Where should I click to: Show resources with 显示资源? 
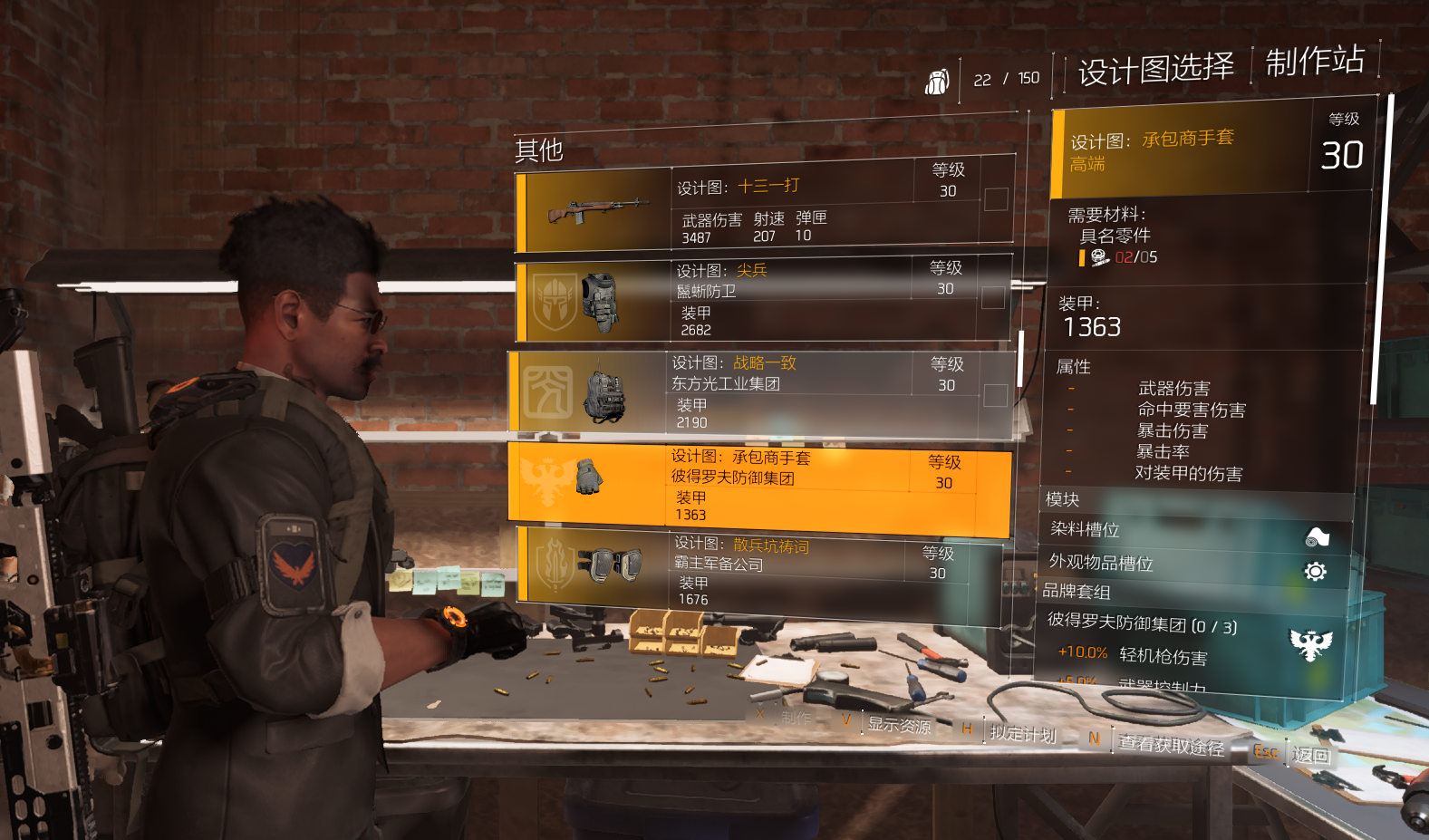pos(898,725)
